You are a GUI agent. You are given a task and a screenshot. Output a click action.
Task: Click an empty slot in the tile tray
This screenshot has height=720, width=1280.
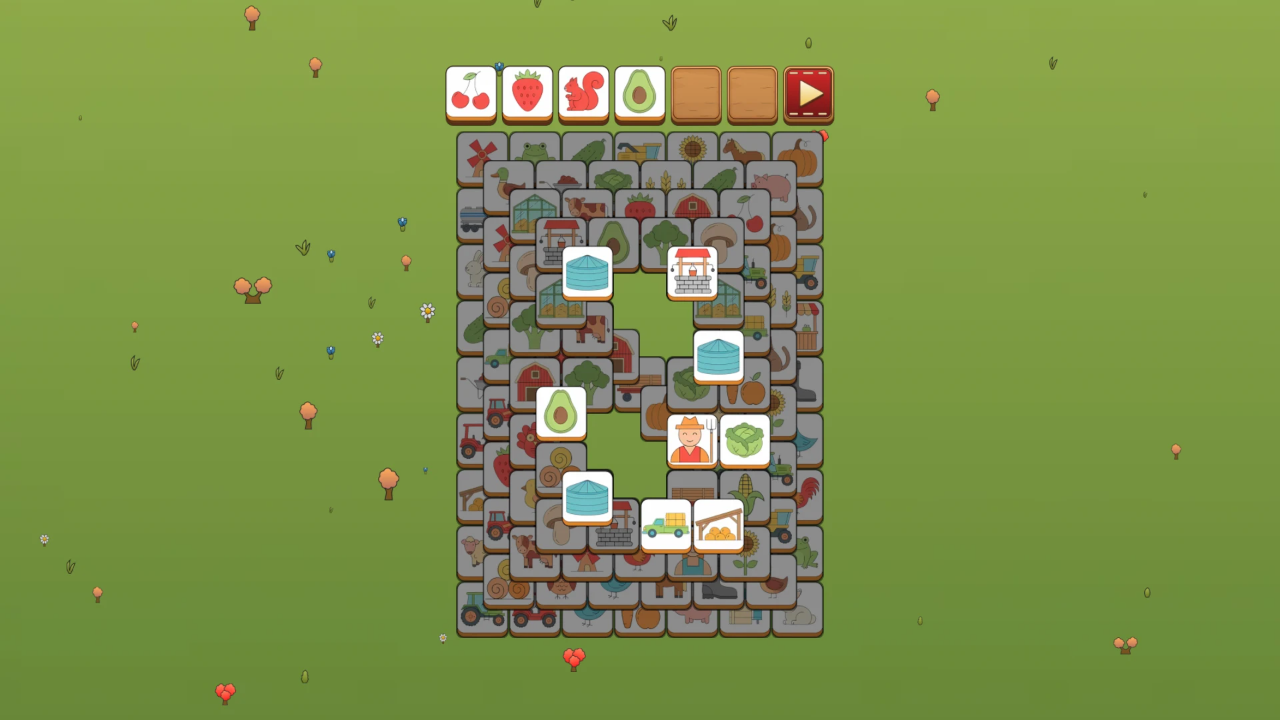pyautogui.click(x=697, y=92)
